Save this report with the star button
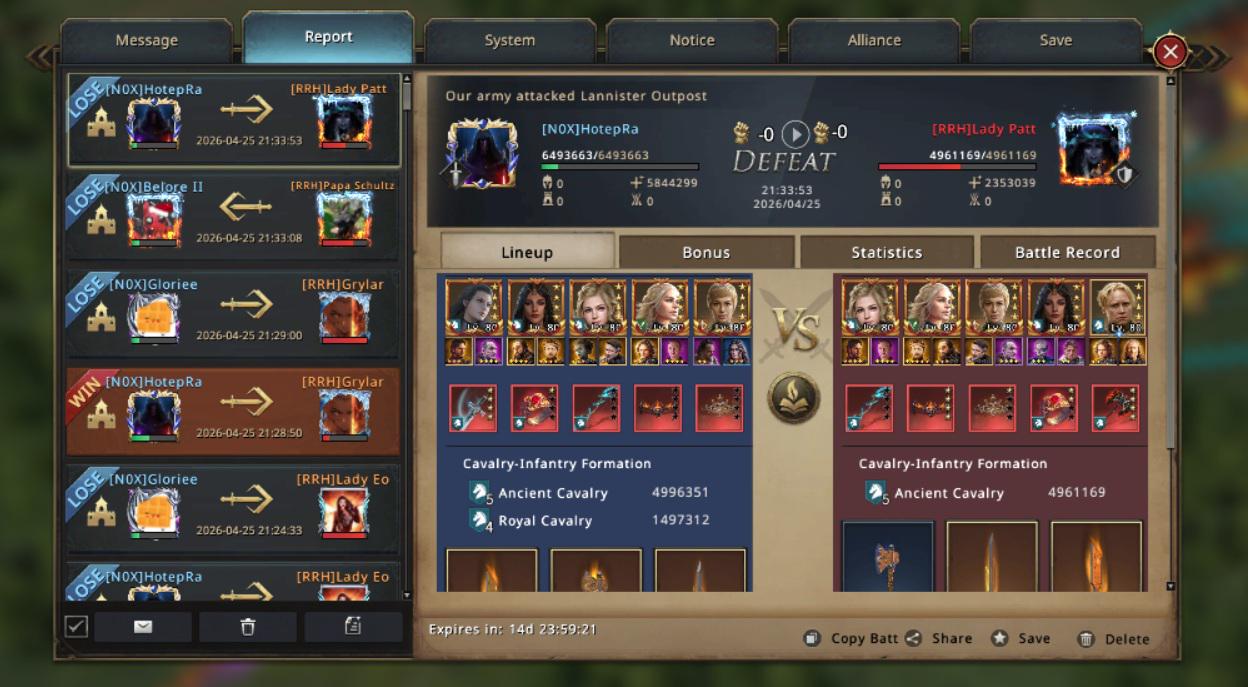The height and width of the screenshot is (687, 1248). coord(1021,638)
